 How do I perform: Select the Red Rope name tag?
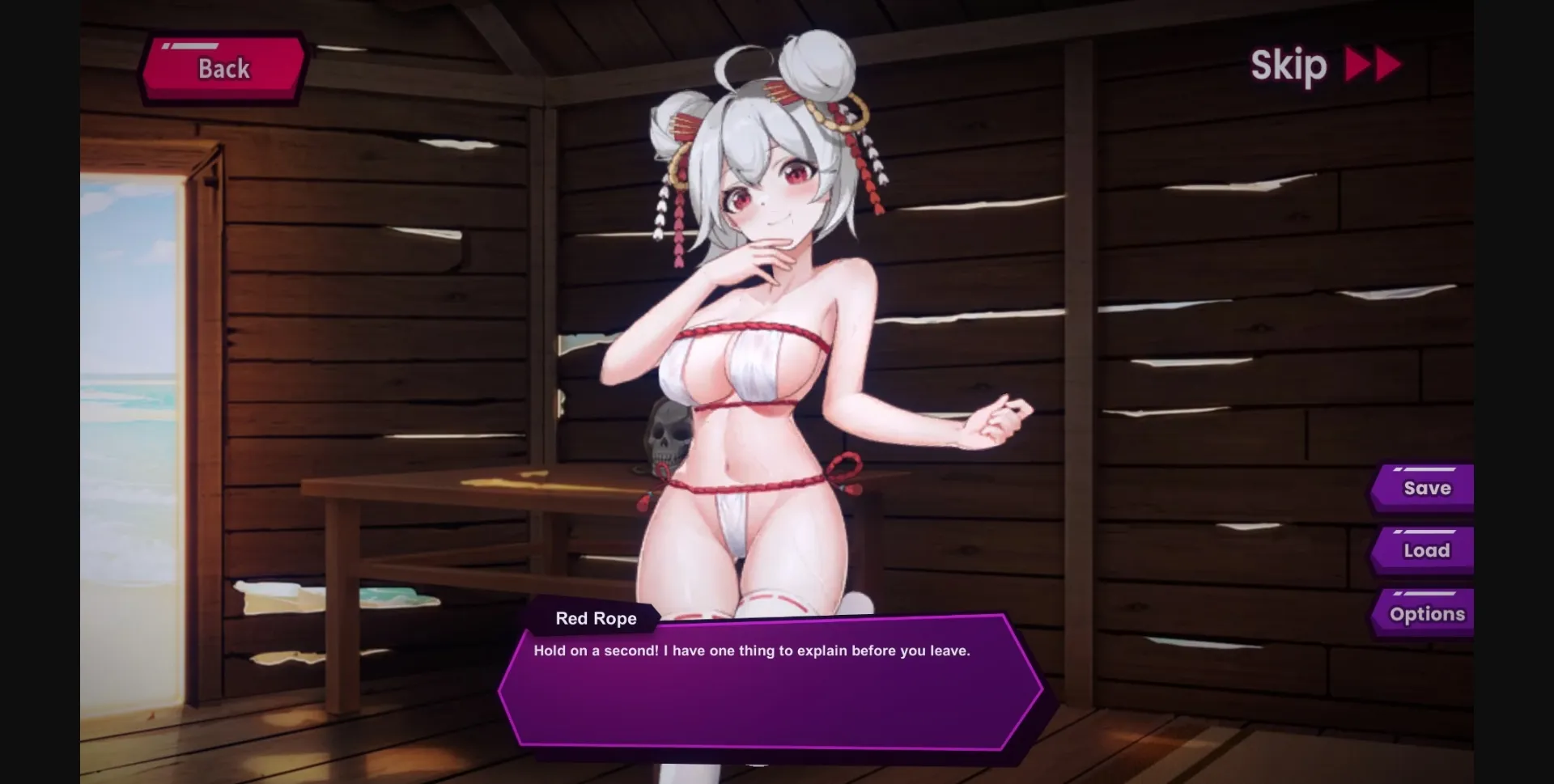595,618
